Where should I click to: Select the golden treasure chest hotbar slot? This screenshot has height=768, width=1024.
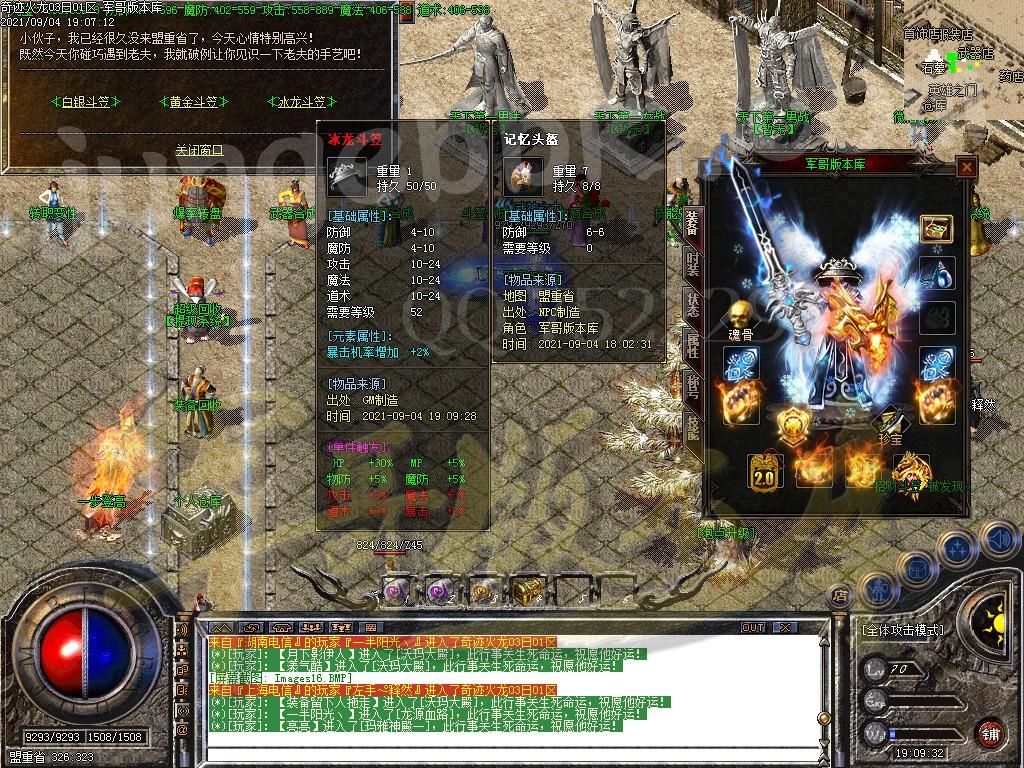click(x=527, y=592)
